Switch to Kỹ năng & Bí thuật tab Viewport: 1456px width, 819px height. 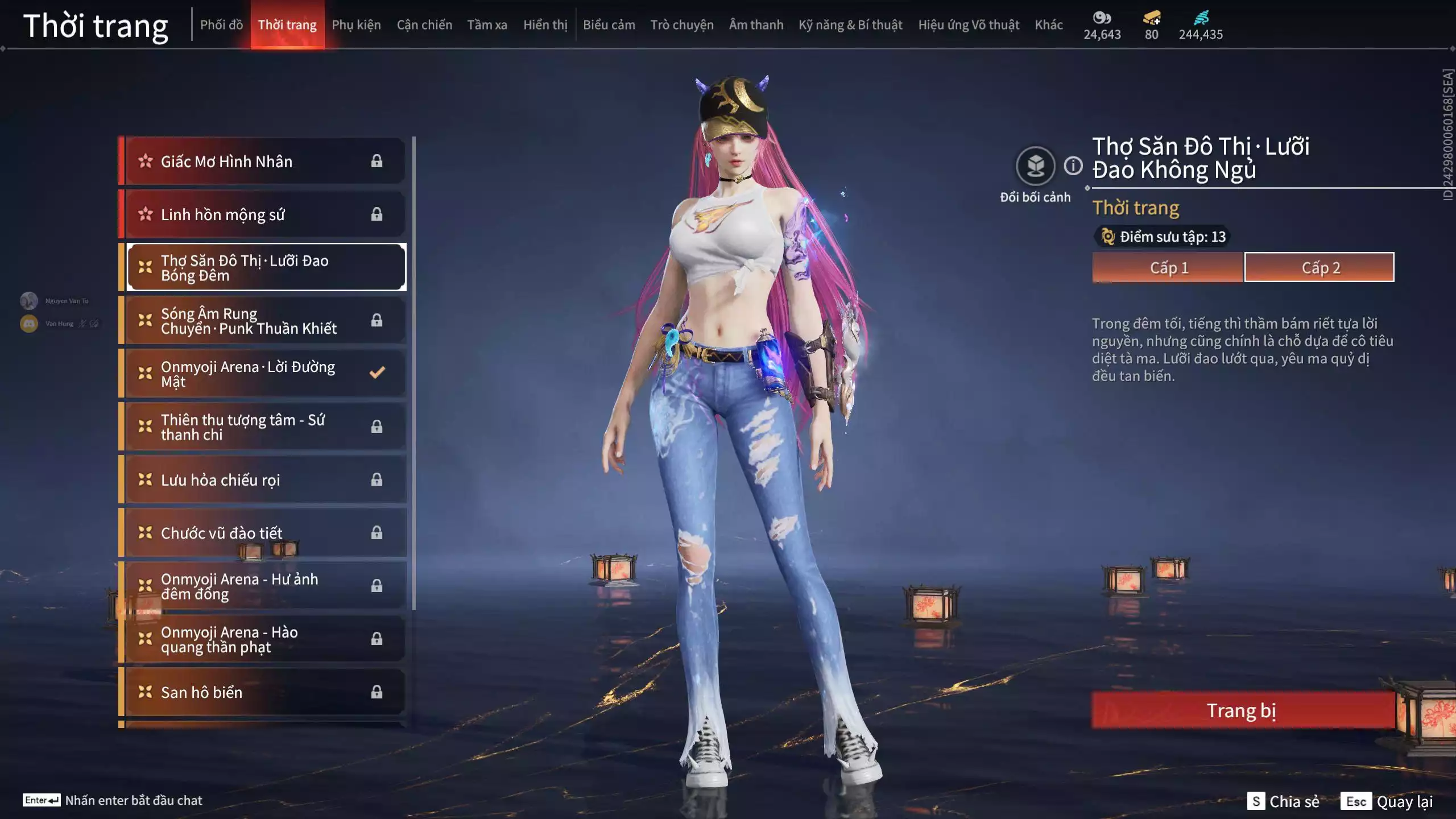pos(850,25)
